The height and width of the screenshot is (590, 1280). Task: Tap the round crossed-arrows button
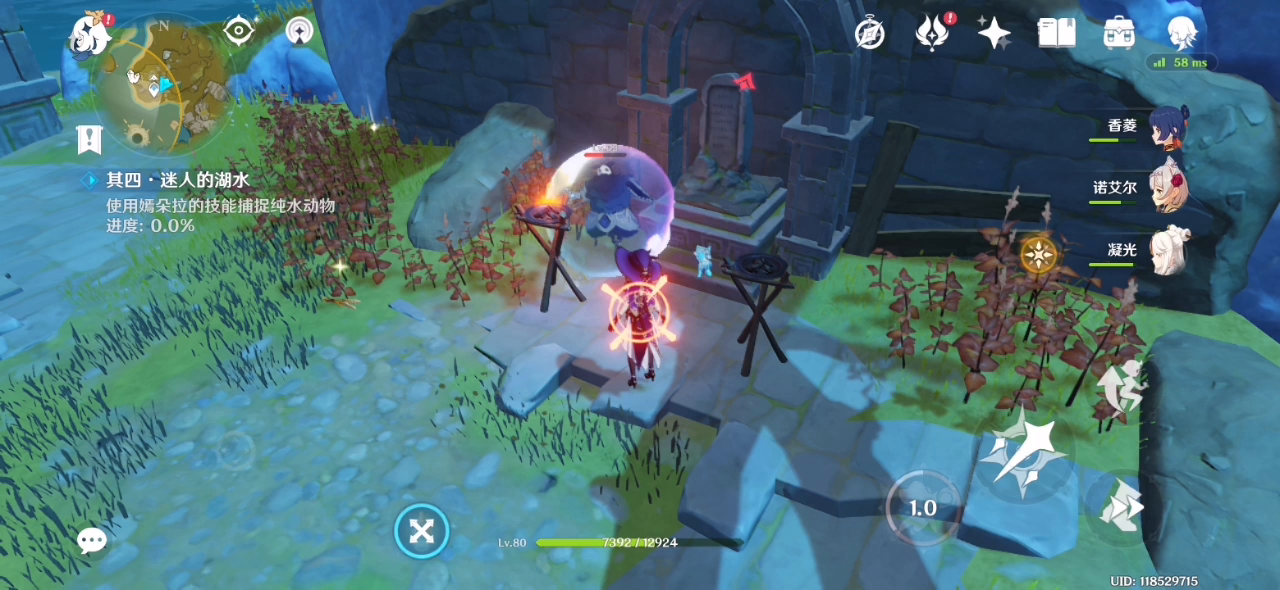(x=422, y=531)
